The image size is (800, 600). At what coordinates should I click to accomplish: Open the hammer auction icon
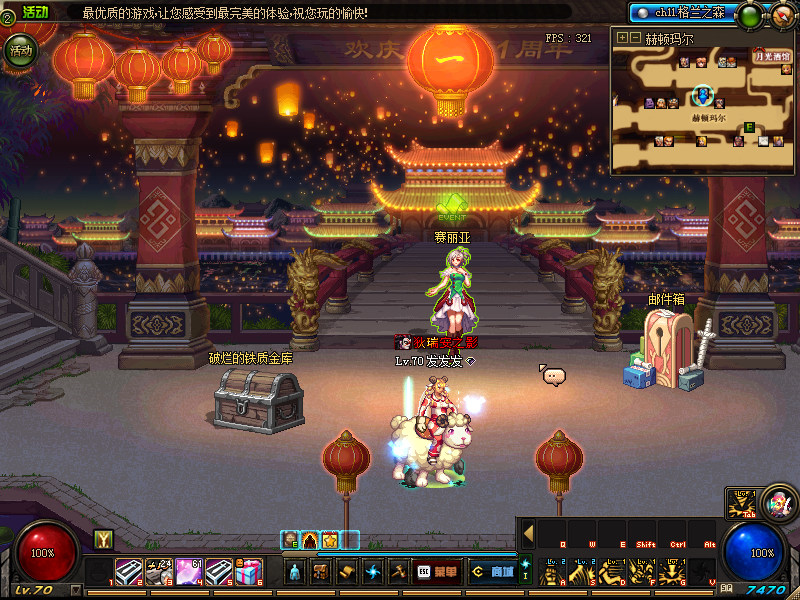397,572
